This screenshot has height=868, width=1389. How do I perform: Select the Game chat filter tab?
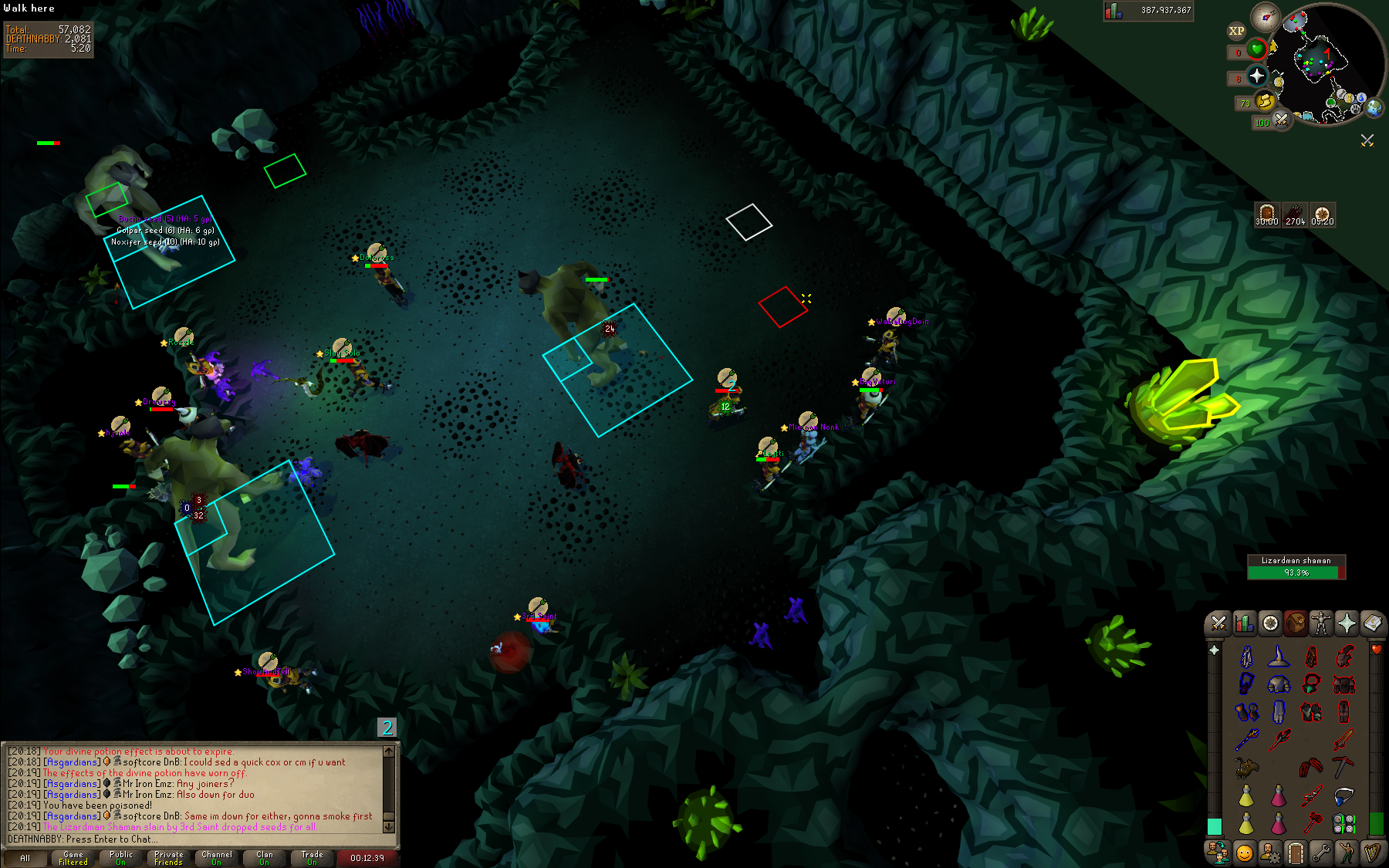click(73, 858)
